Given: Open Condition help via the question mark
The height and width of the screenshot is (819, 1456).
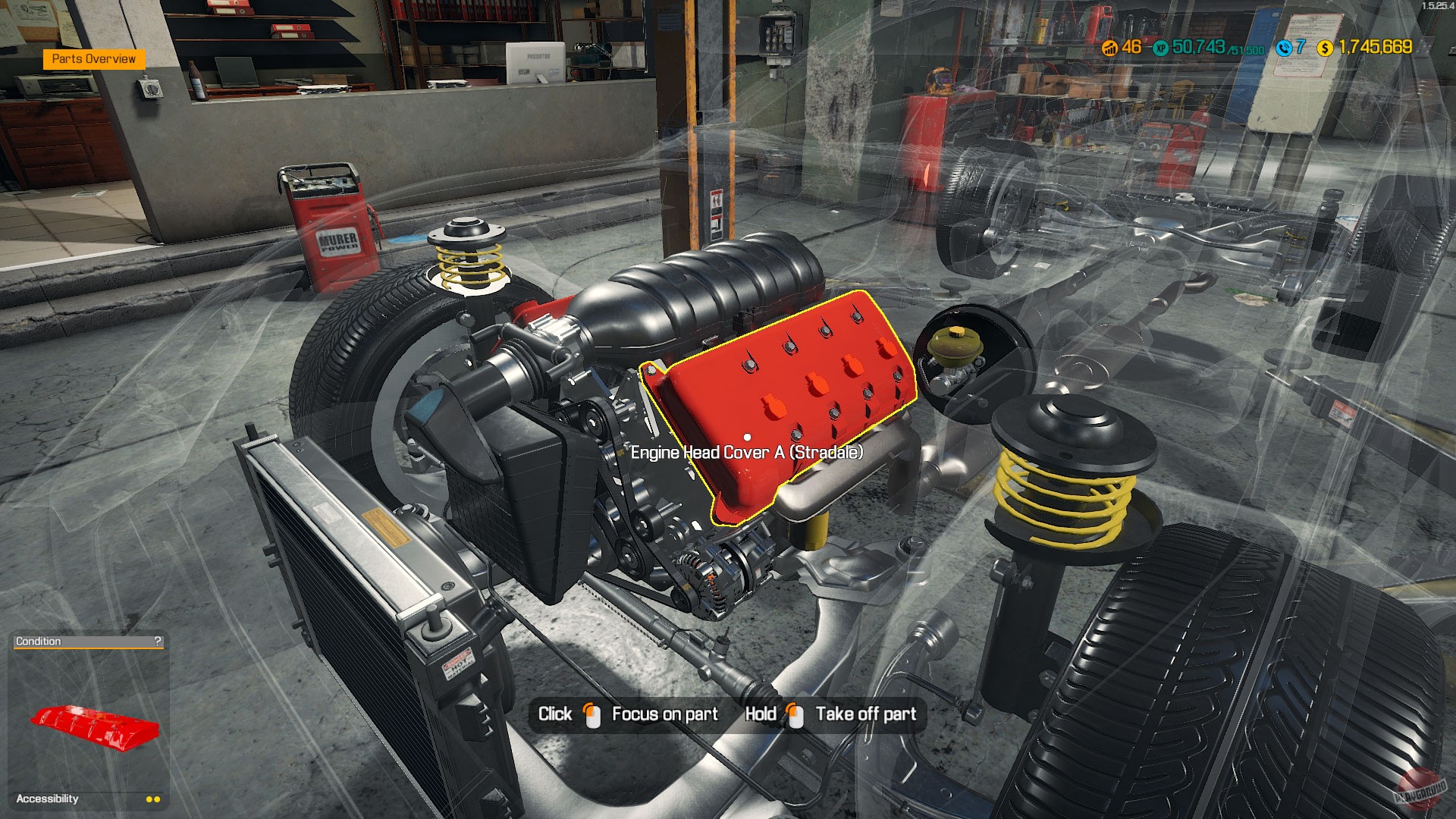Looking at the screenshot, I should pyautogui.click(x=158, y=641).
